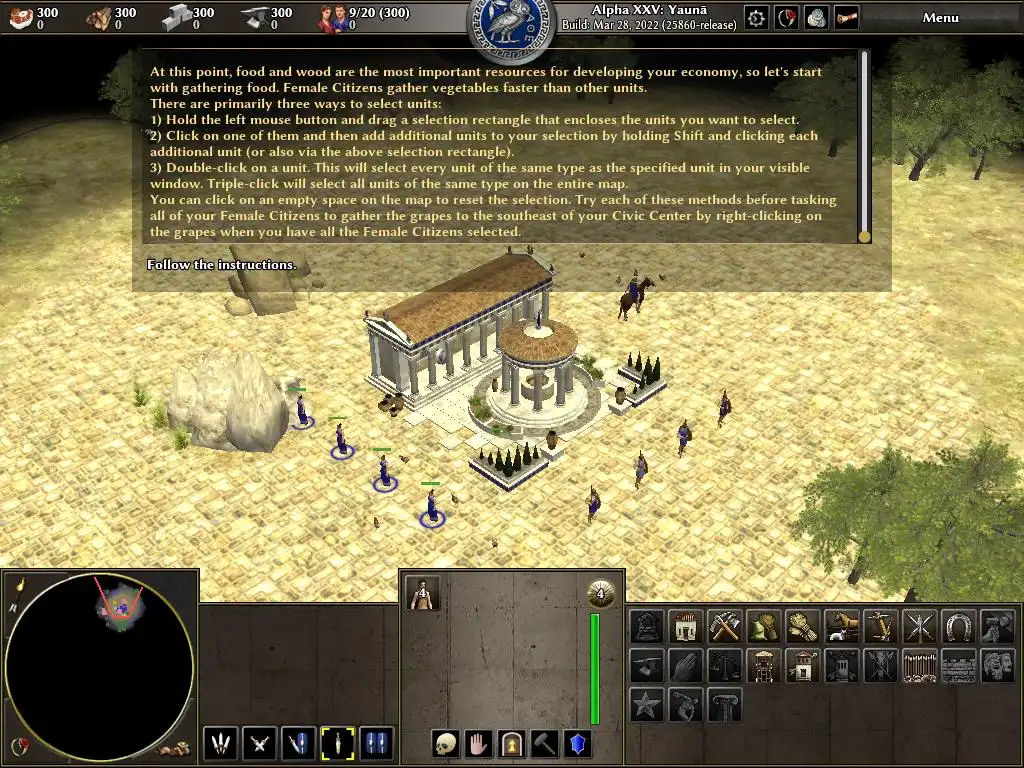Click the skull delete unit command

coord(444,744)
